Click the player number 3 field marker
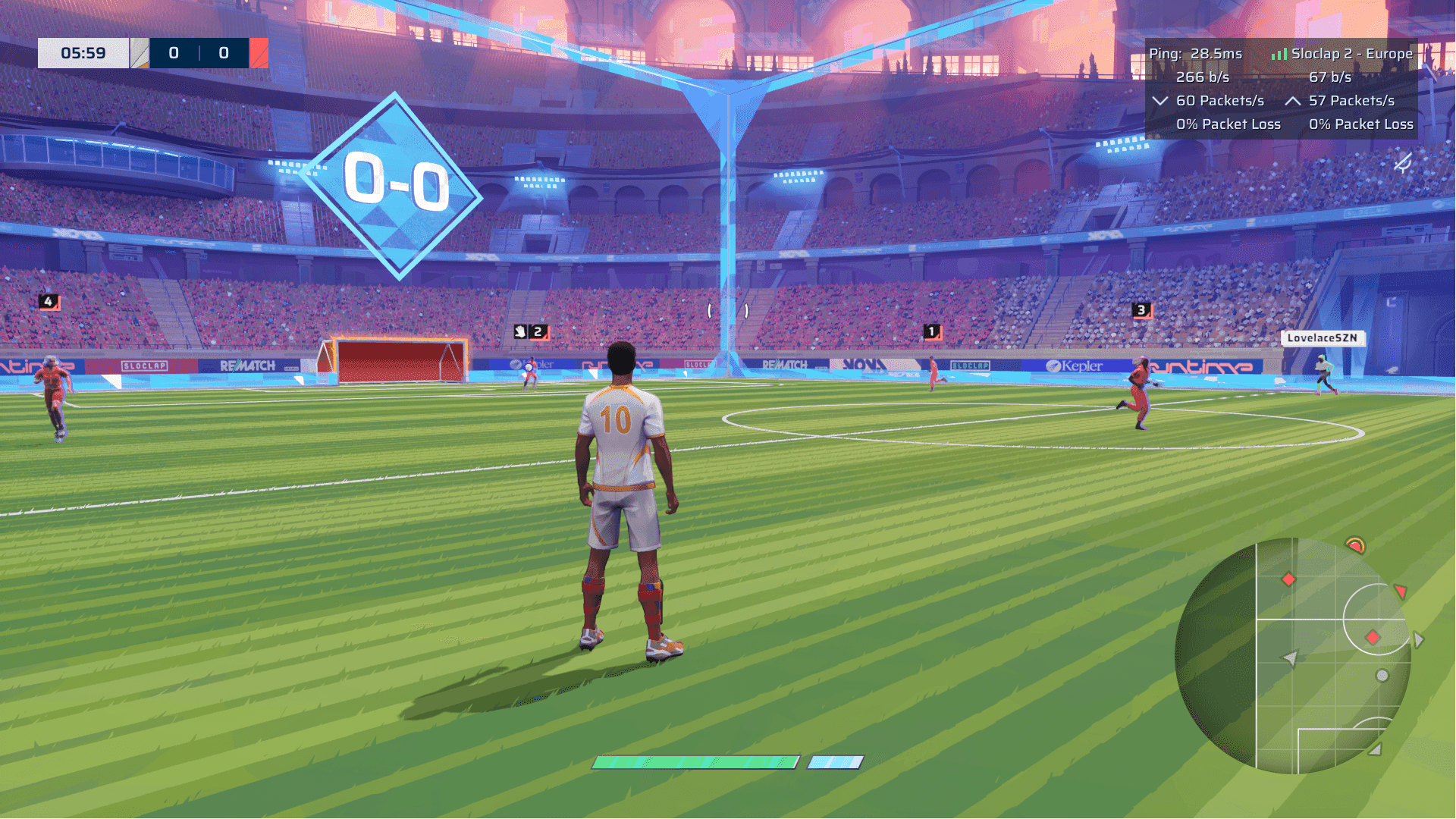Image resolution: width=1456 pixels, height=819 pixels. [1140, 309]
